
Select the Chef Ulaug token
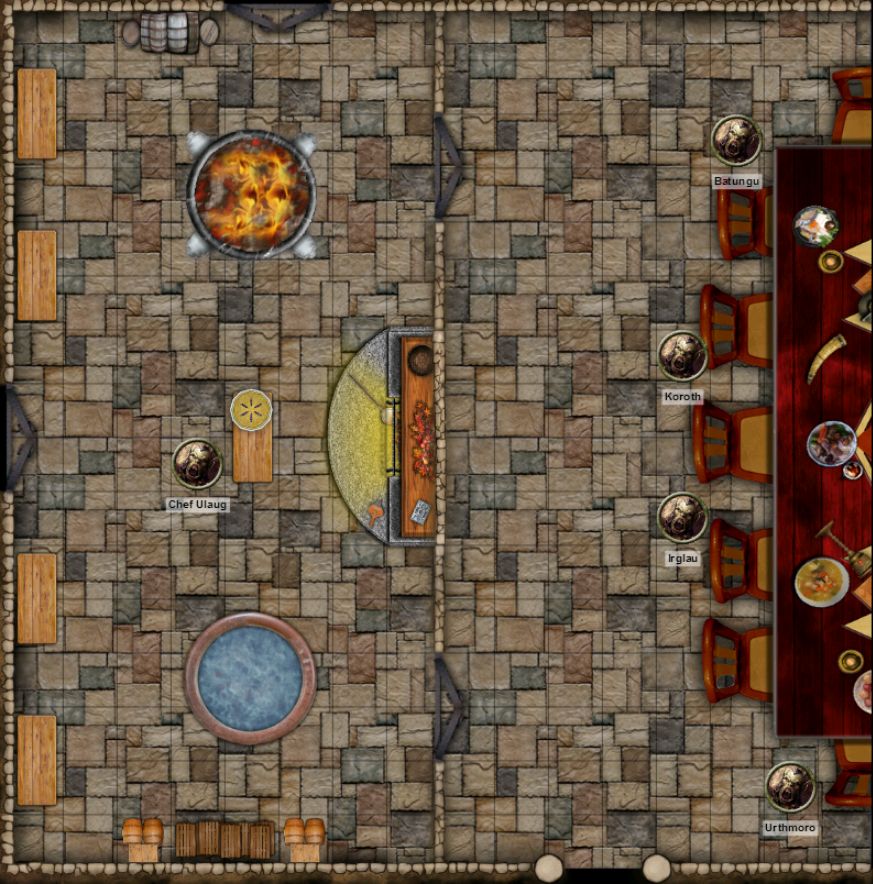tap(197, 464)
